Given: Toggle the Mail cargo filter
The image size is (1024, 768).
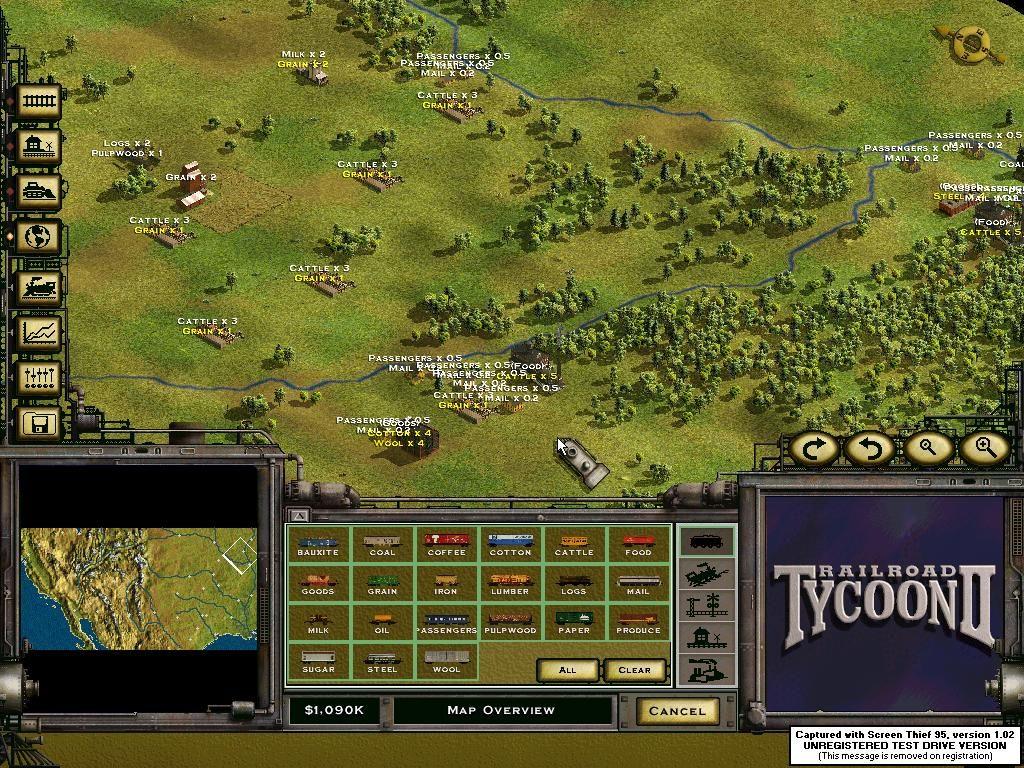Looking at the screenshot, I should pos(638,584).
